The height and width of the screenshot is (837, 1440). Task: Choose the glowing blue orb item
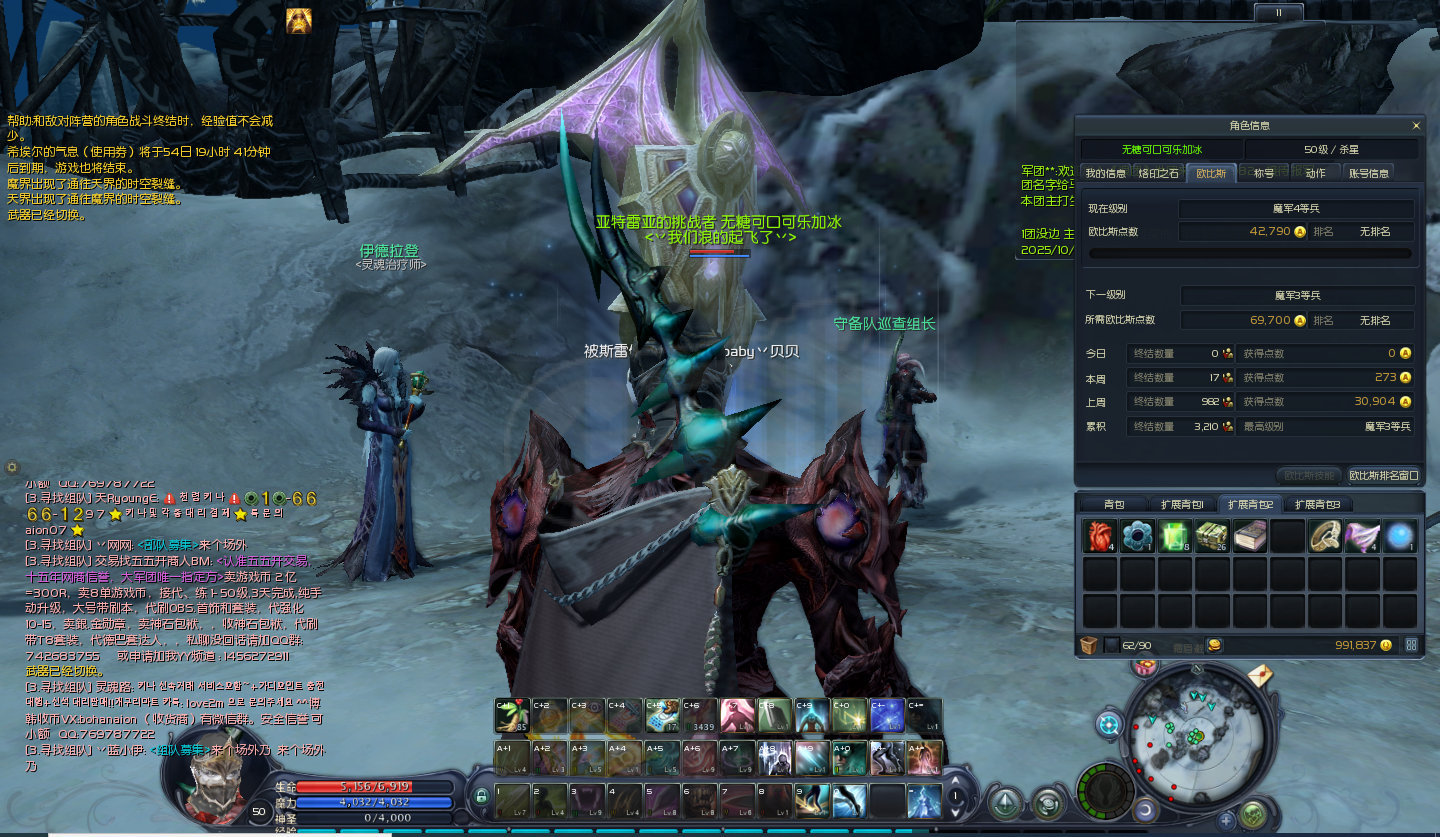click(x=1400, y=537)
